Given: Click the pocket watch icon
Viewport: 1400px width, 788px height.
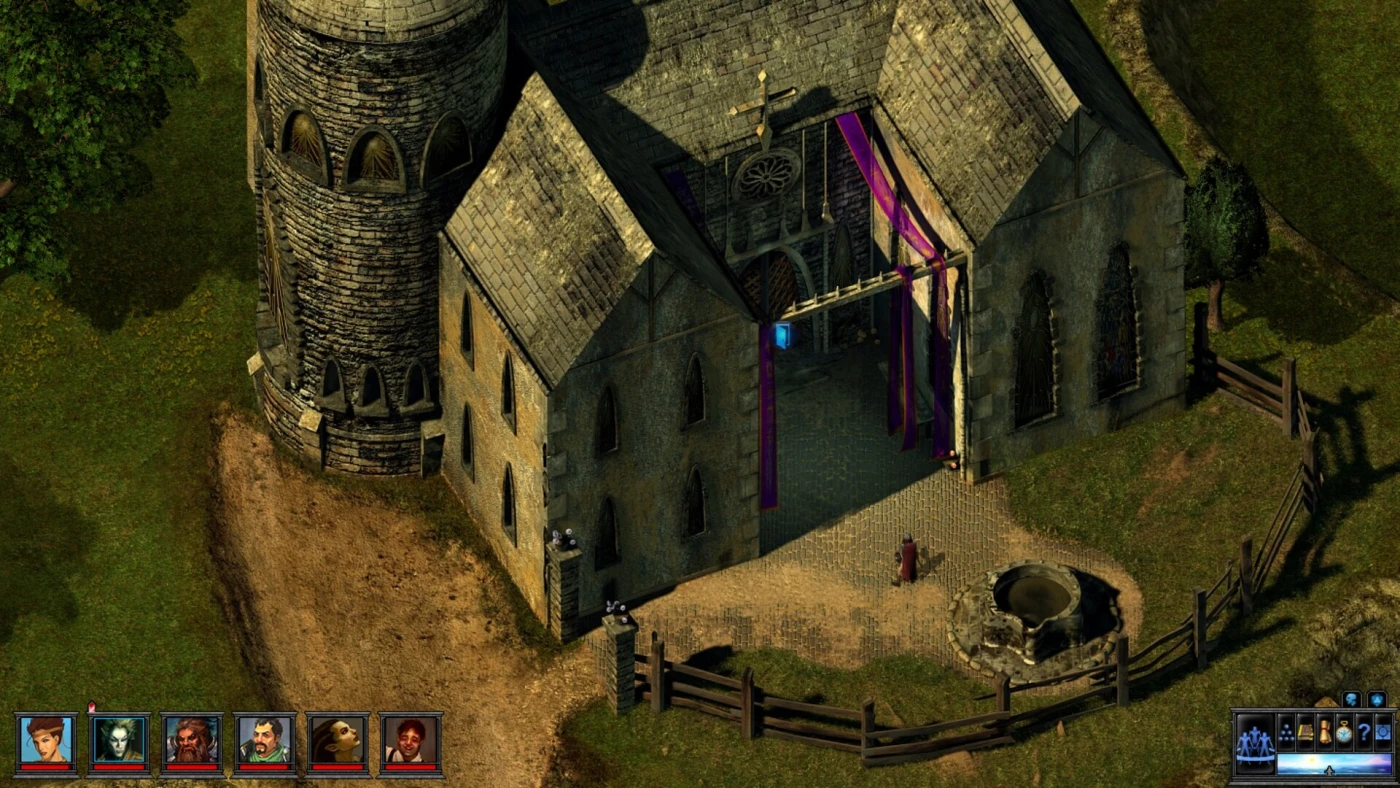Looking at the screenshot, I should (x=1345, y=731).
